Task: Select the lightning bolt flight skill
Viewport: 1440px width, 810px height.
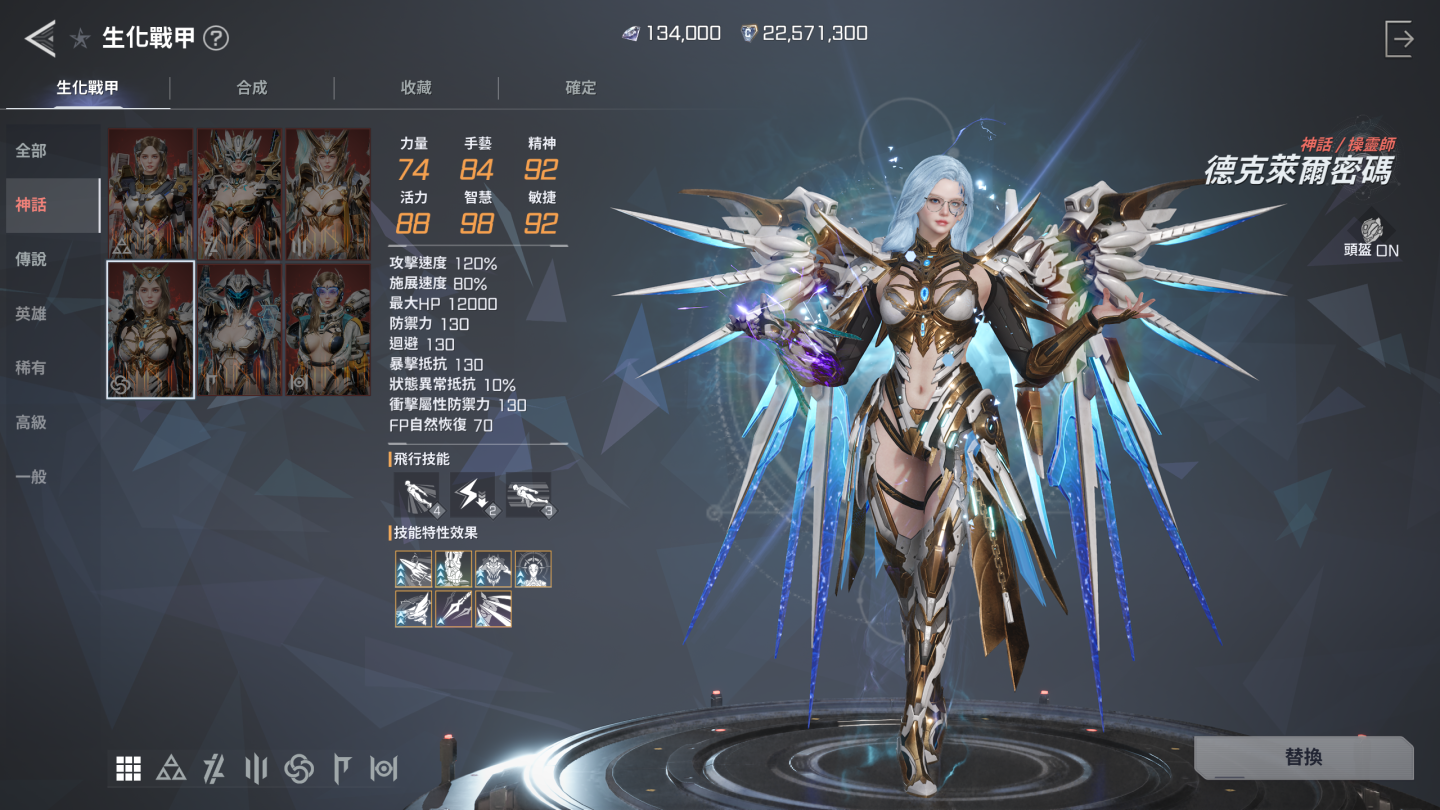Action: point(472,494)
